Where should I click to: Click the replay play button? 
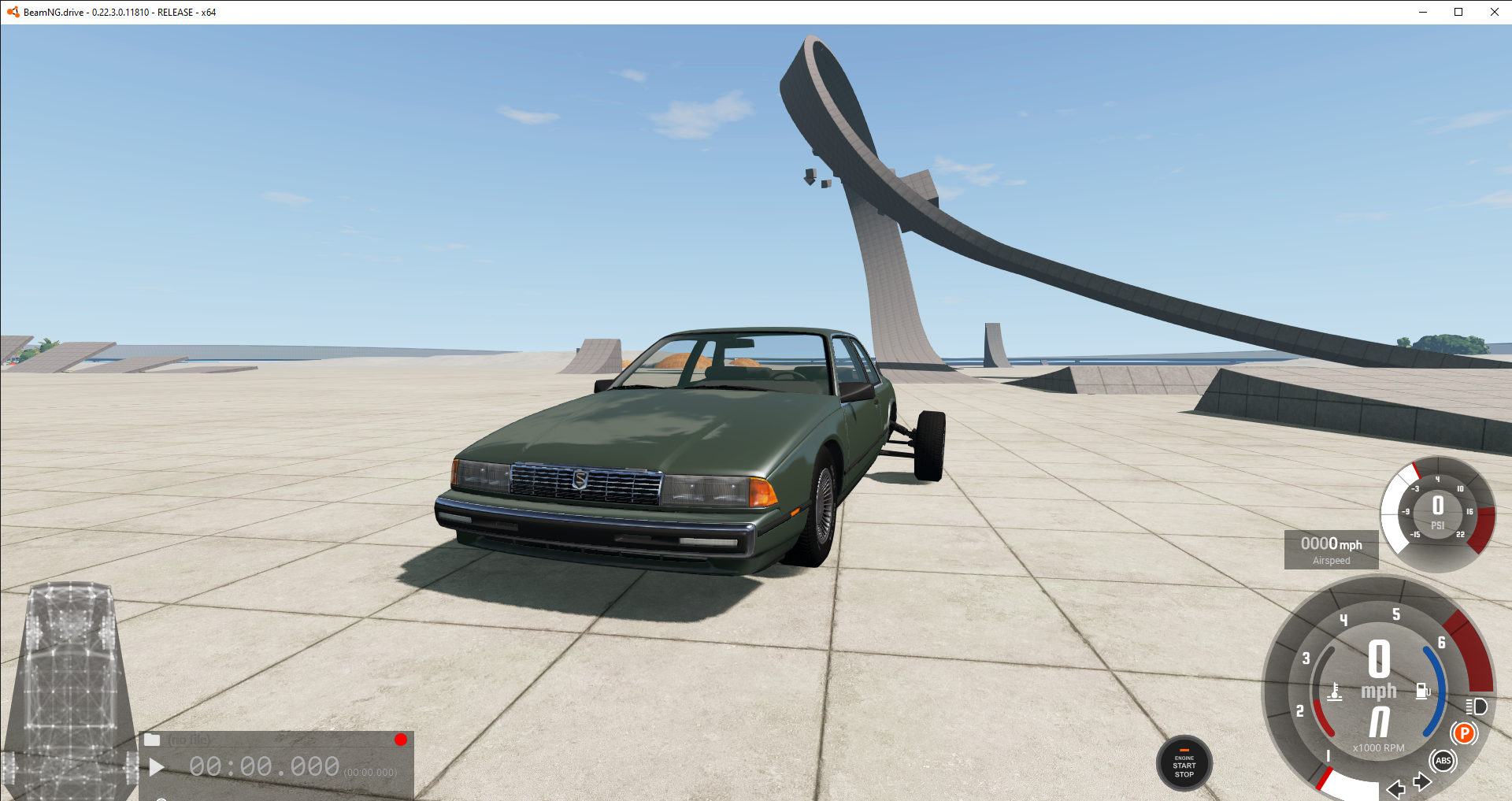pos(156,767)
